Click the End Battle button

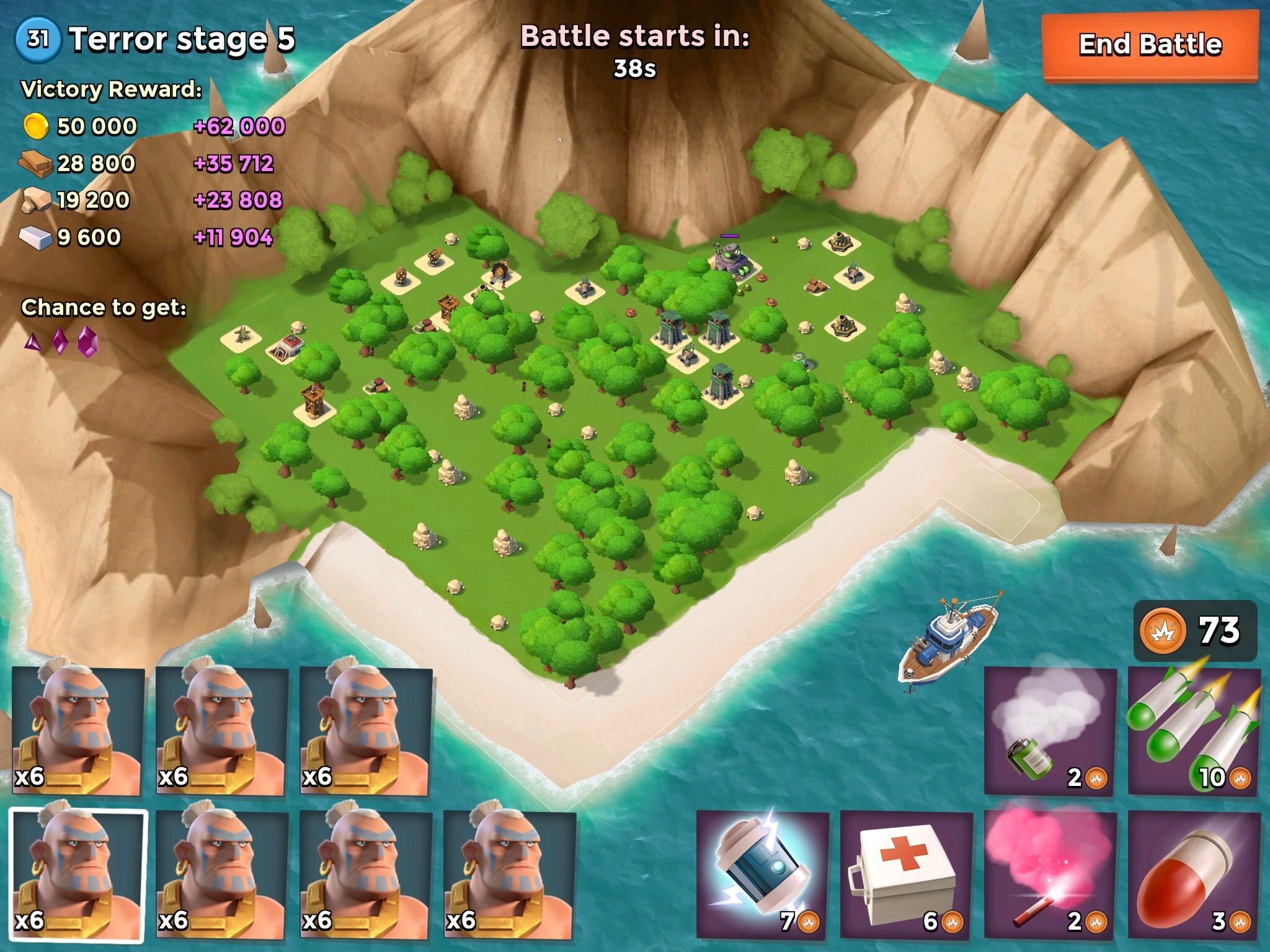pos(1150,46)
